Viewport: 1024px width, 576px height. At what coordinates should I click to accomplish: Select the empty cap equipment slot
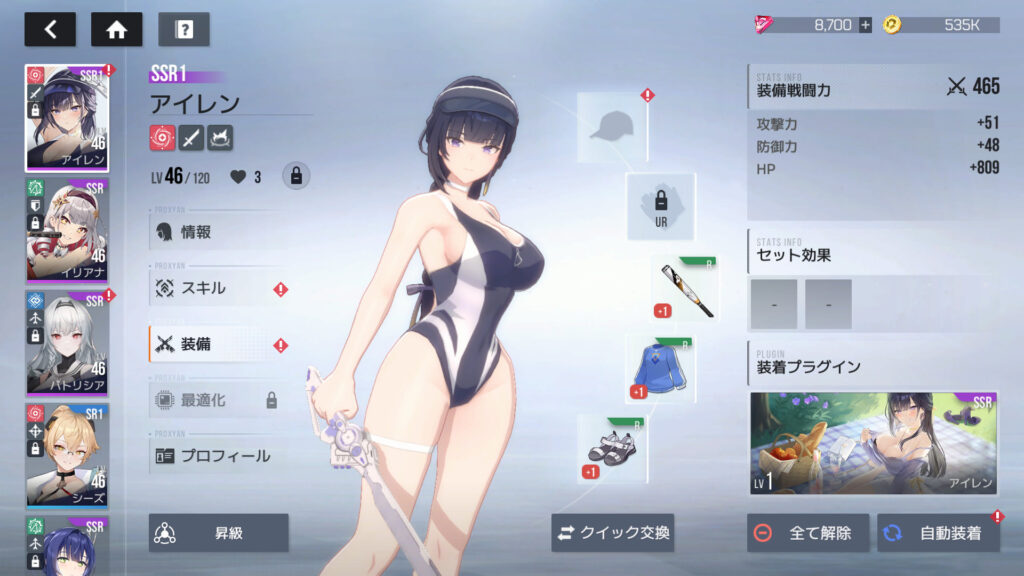click(x=611, y=127)
